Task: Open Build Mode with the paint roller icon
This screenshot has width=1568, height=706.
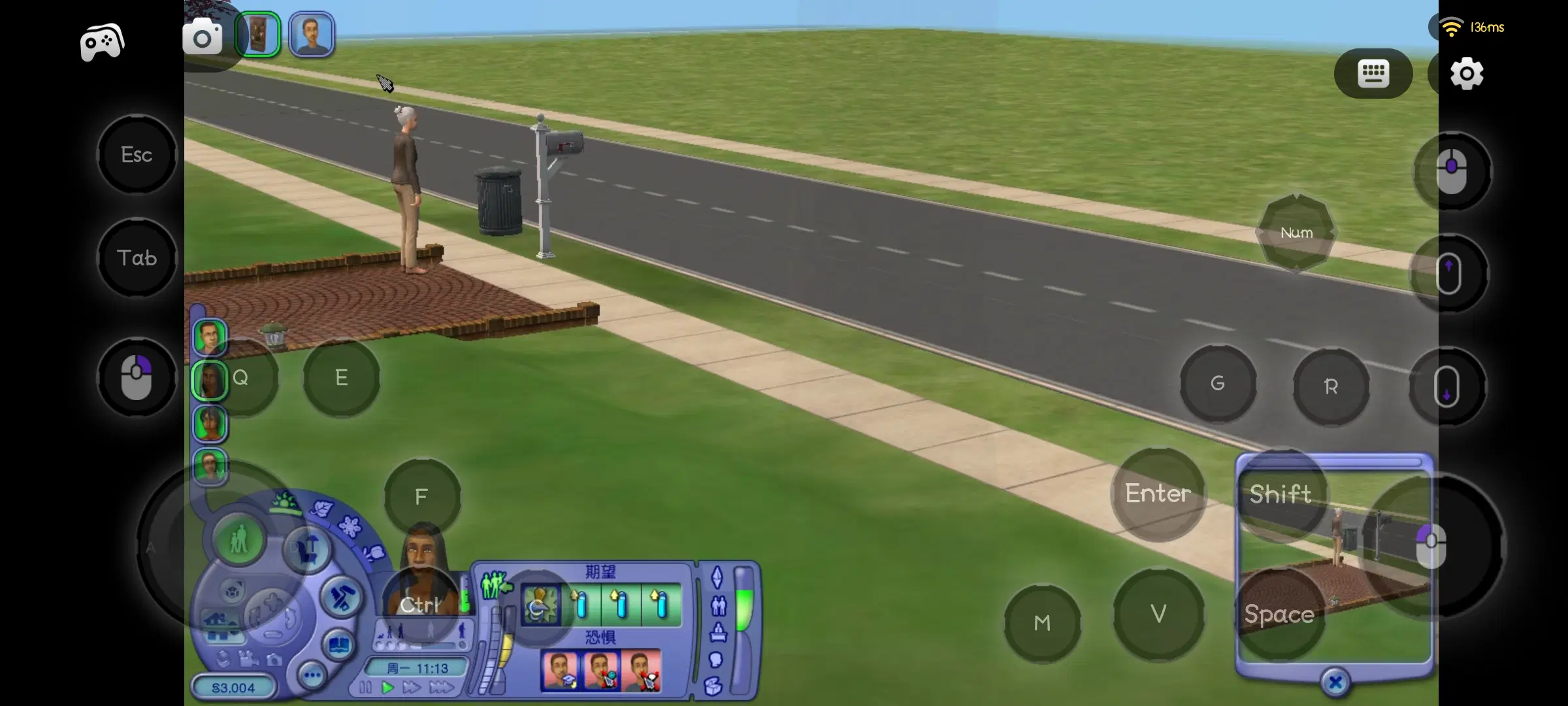Action: pos(338,597)
